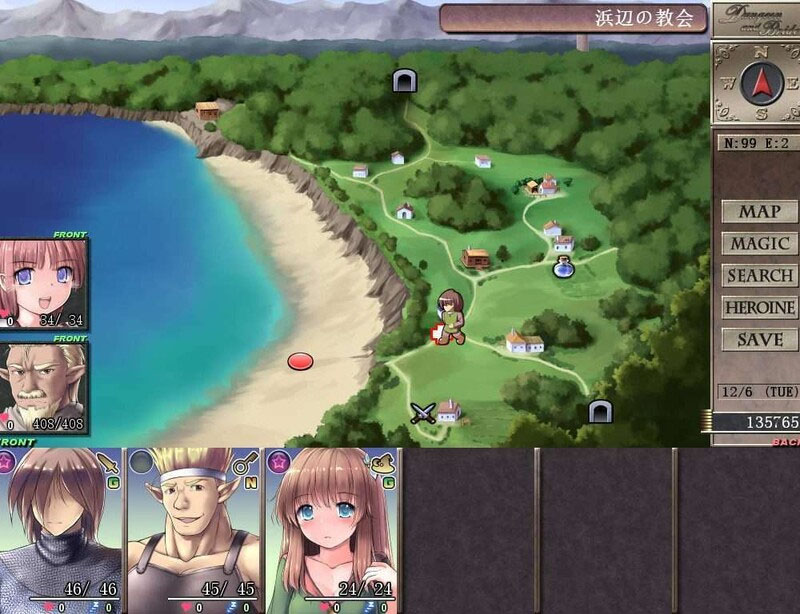This screenshot has width=800, height=614.
Task: Select the cave entrance marker at the bottom
Action: 600,410
